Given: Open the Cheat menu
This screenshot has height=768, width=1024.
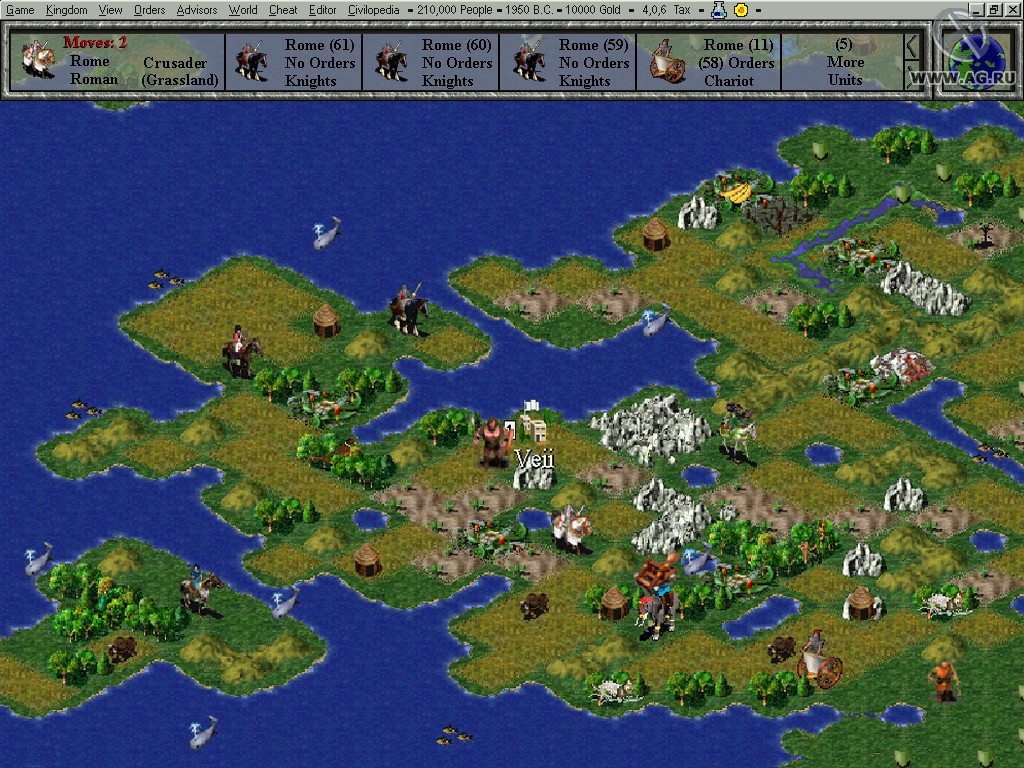Looking at the screenshot, I should [283, 10].
